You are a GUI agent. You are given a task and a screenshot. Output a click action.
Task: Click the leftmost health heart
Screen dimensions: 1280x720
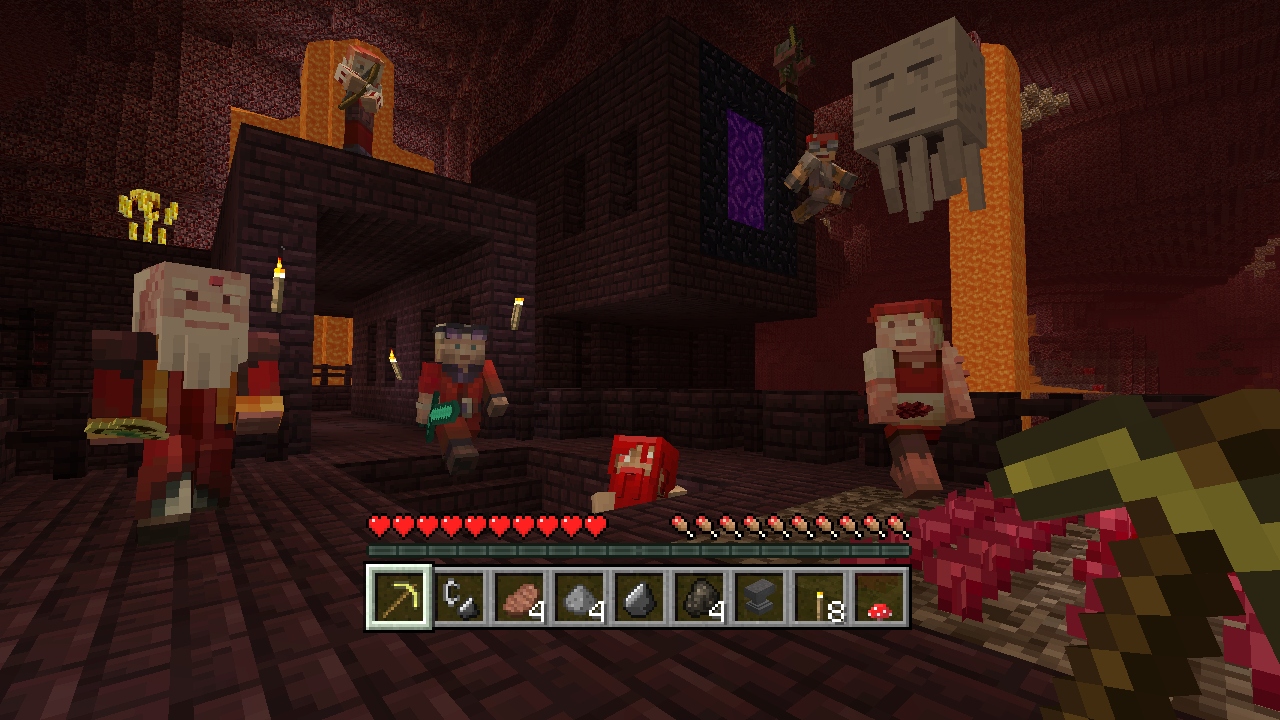pyautogui.click(x=378, y=523)
